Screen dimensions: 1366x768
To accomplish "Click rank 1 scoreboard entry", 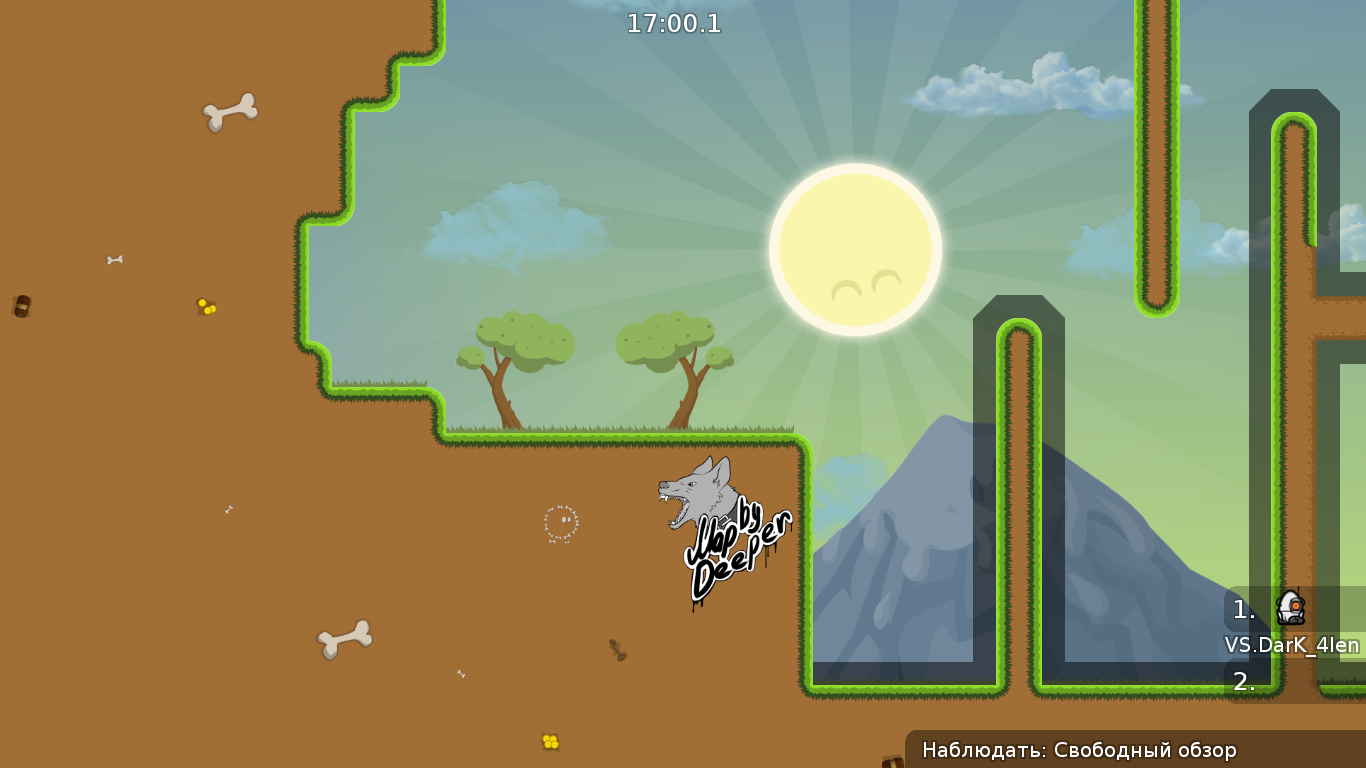I will point(1242,609).
